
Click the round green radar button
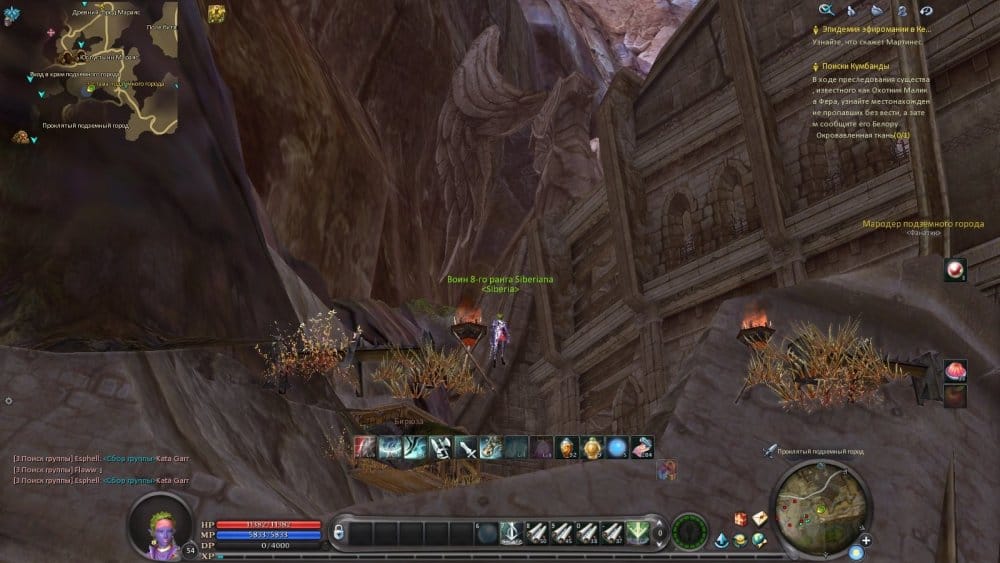pos(690,532)
